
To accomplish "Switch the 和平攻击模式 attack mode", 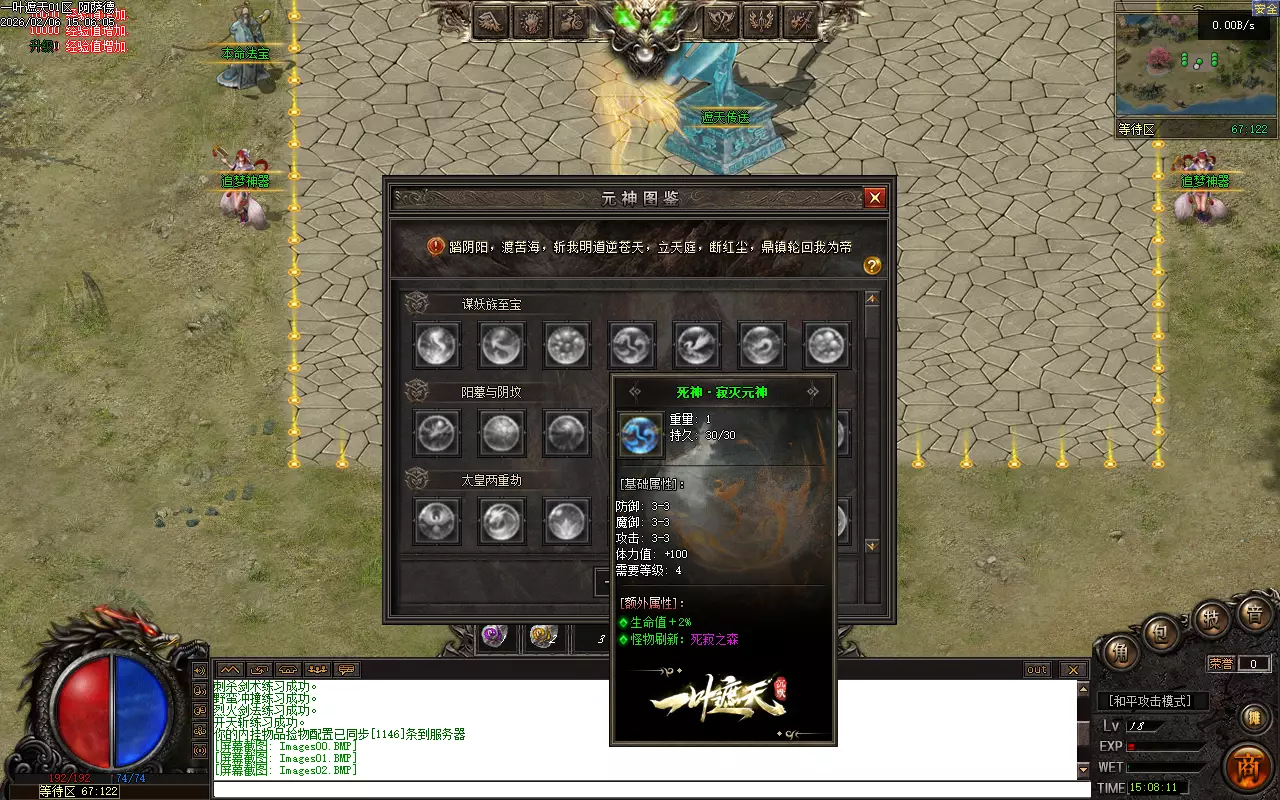I will [1153, 701].
